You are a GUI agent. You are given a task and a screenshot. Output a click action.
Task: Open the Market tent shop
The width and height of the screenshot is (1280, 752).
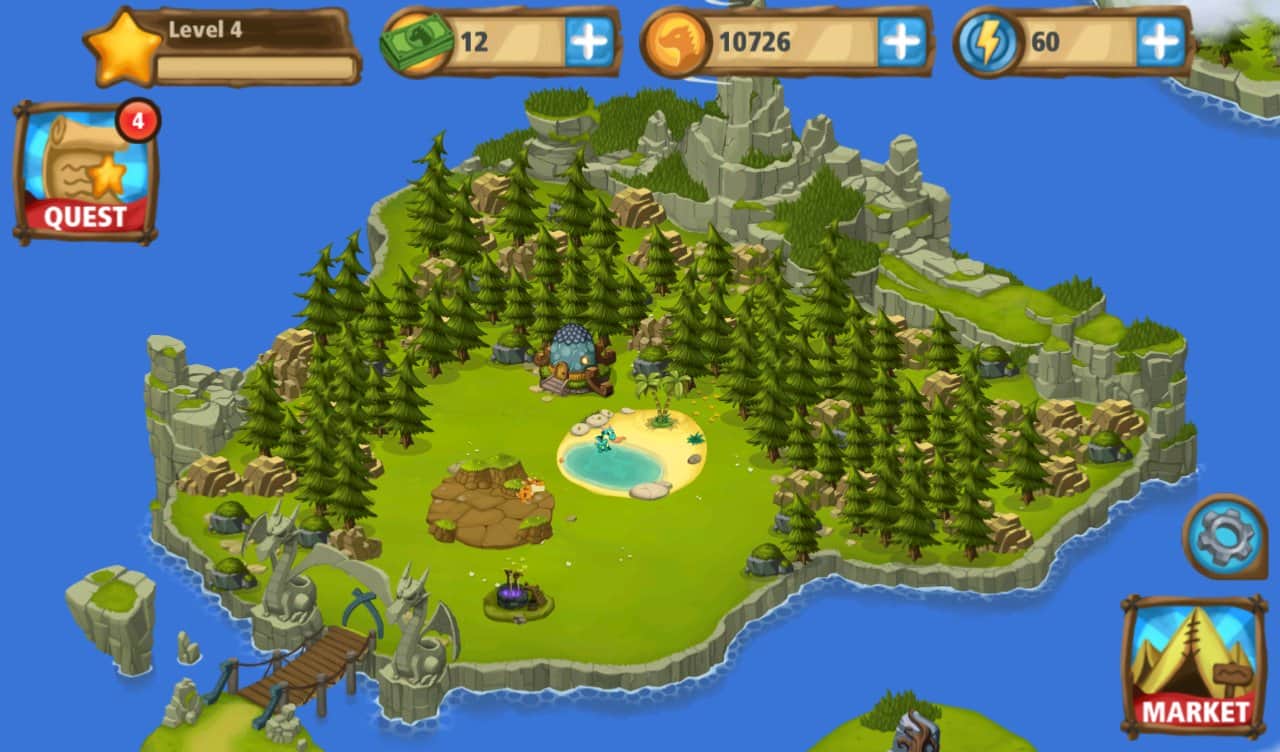(1193, 665)
